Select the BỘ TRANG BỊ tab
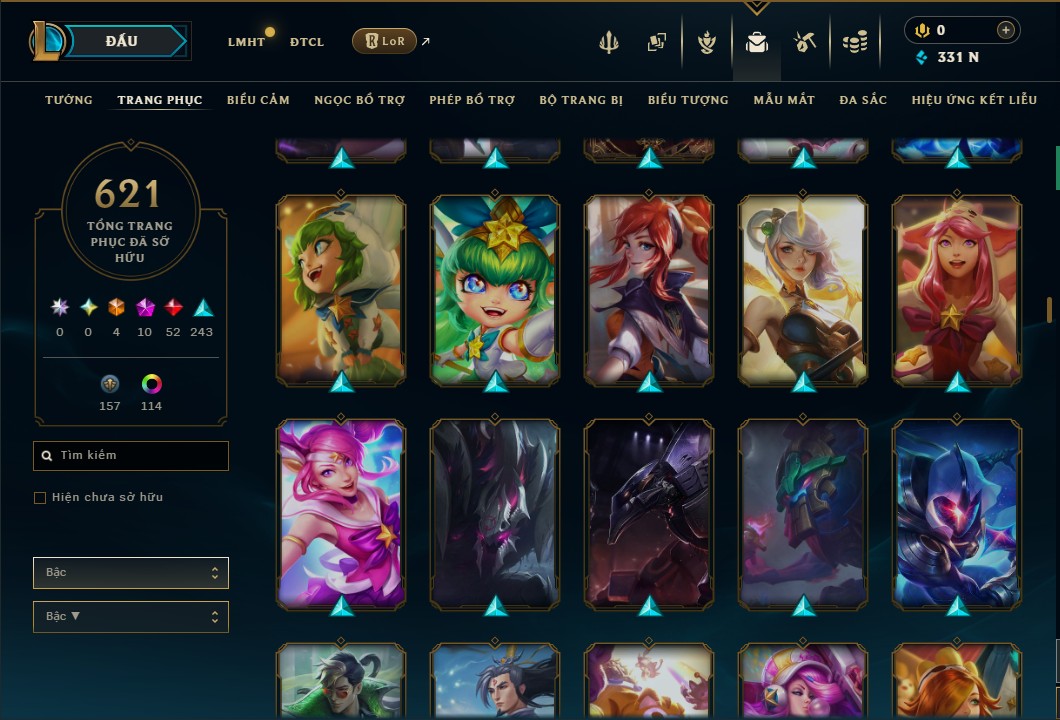Screen dimensions: 1060x720 pyautogui.click(x=581, y=100)
